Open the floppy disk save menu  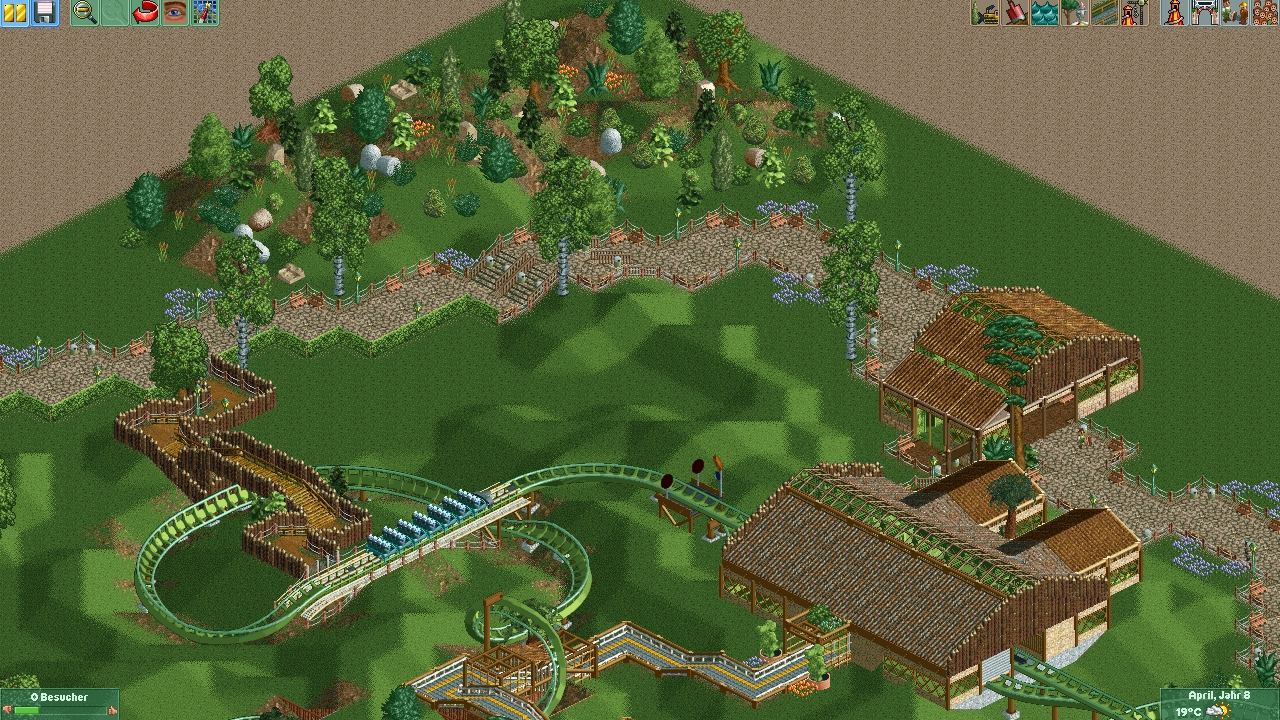pyautogui.click(x=45, y=12)
